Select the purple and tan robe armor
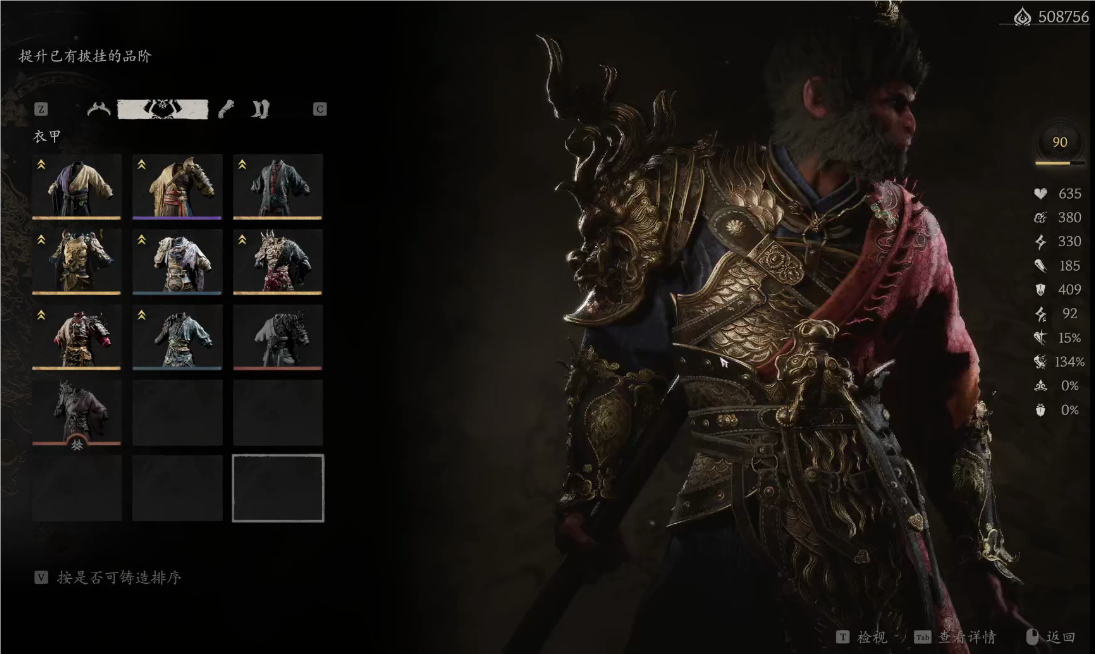 (x=77, y=186)
